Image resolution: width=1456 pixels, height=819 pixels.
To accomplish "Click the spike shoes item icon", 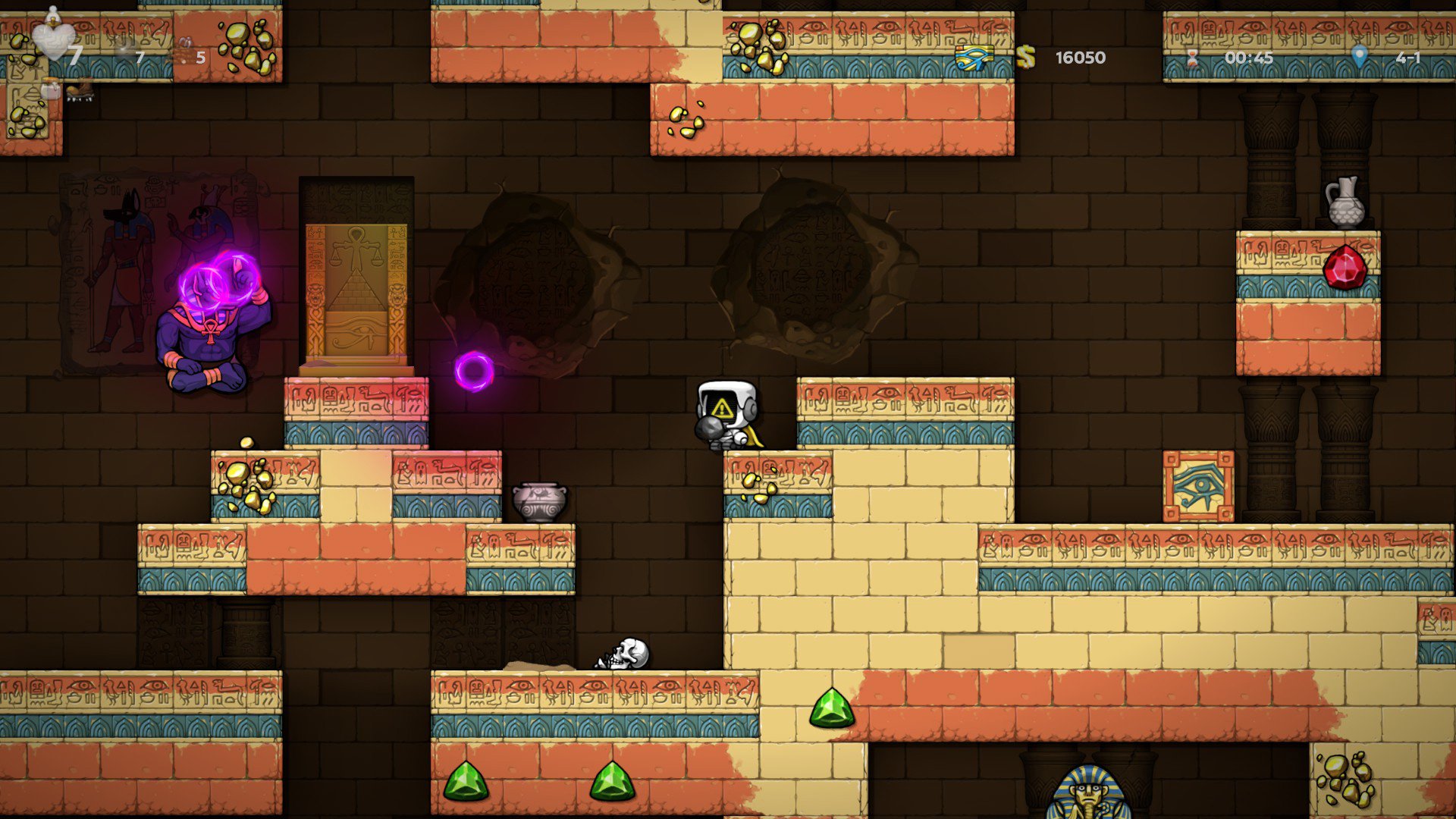I will tap(79, 91).
